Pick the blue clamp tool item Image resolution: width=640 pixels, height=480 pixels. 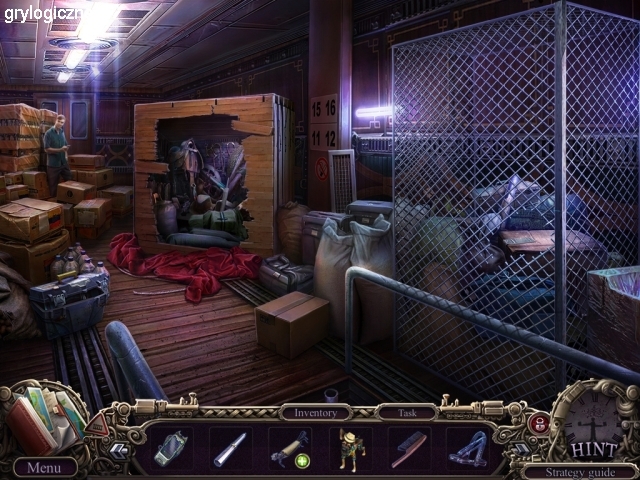pyautogui.click(x=466, y=447)
